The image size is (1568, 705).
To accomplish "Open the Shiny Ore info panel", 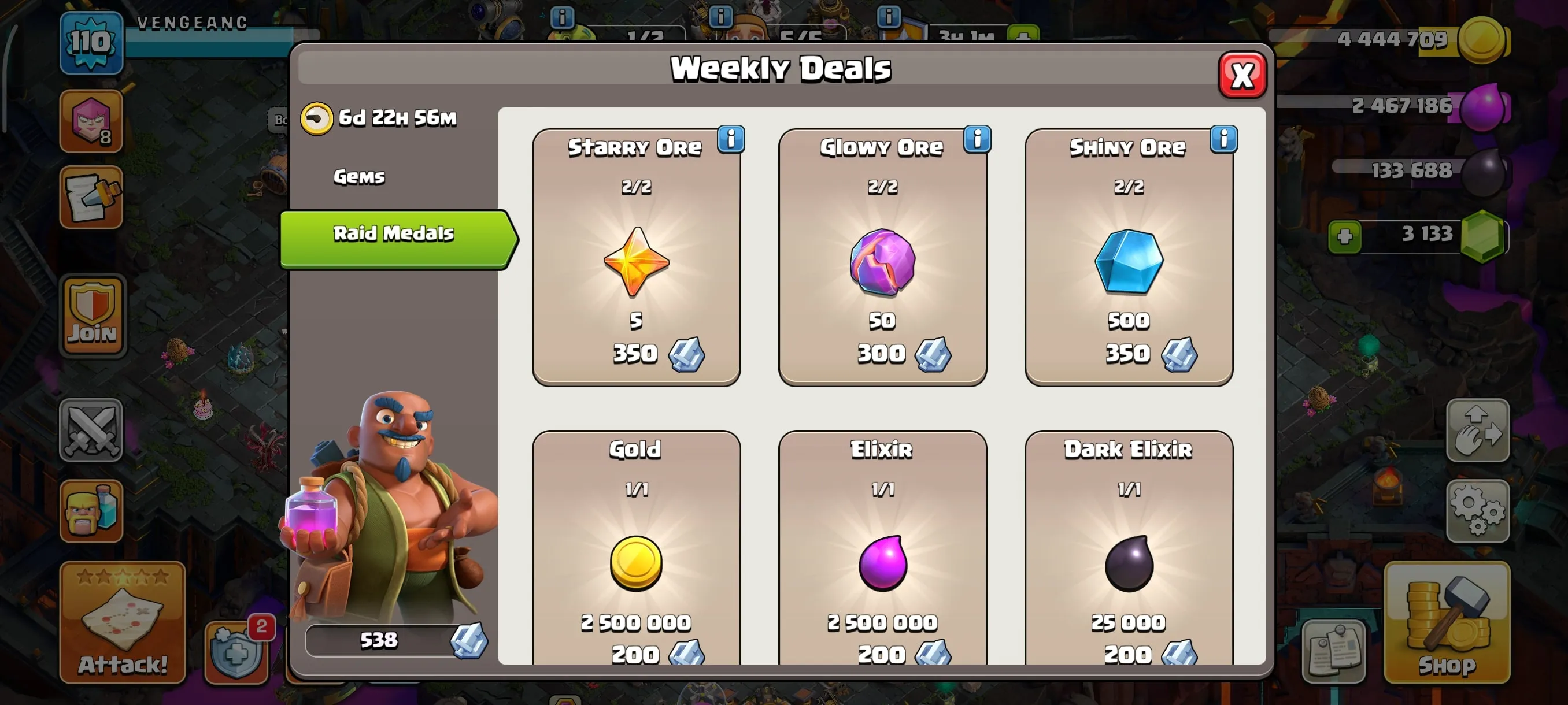I will (x=1223, y=139).
